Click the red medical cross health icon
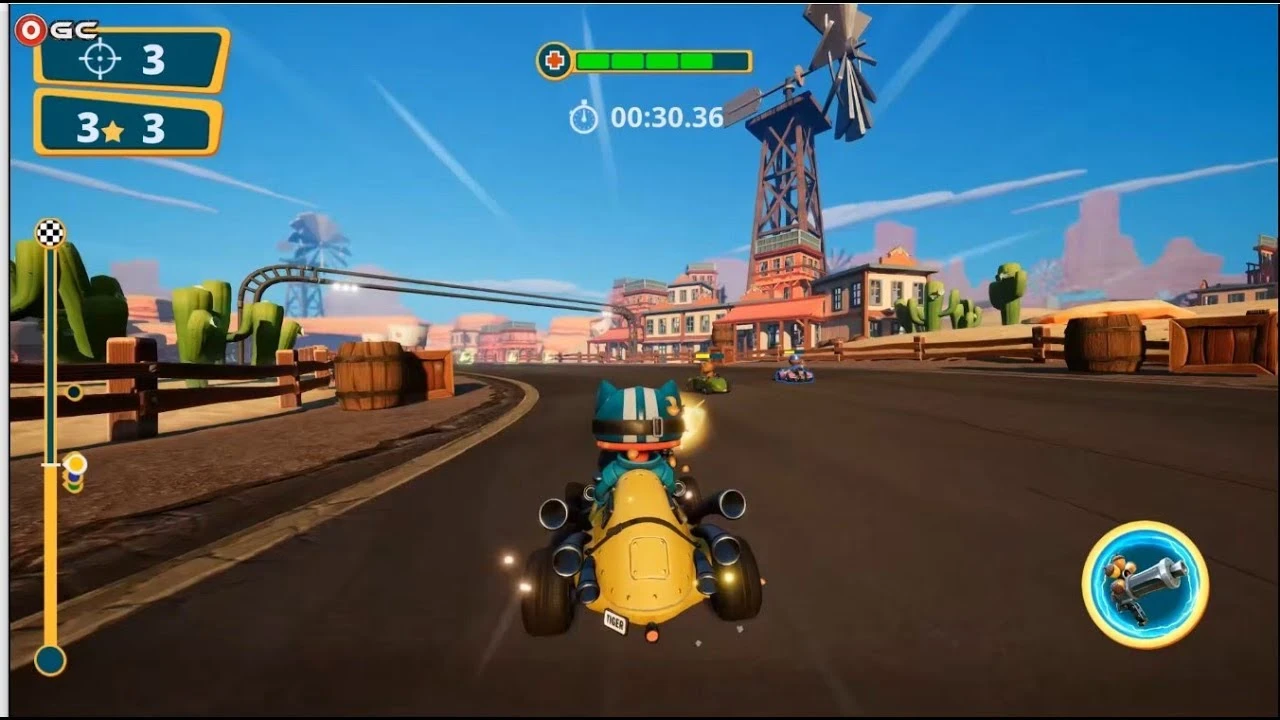 click(555, 60)
